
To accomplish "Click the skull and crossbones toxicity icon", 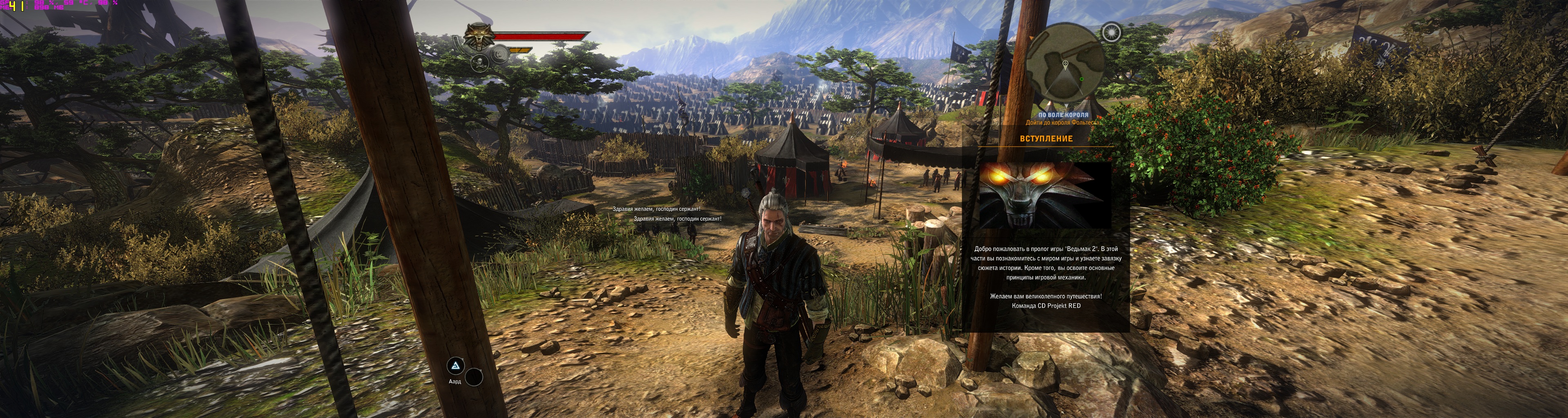I will point(480,63).
